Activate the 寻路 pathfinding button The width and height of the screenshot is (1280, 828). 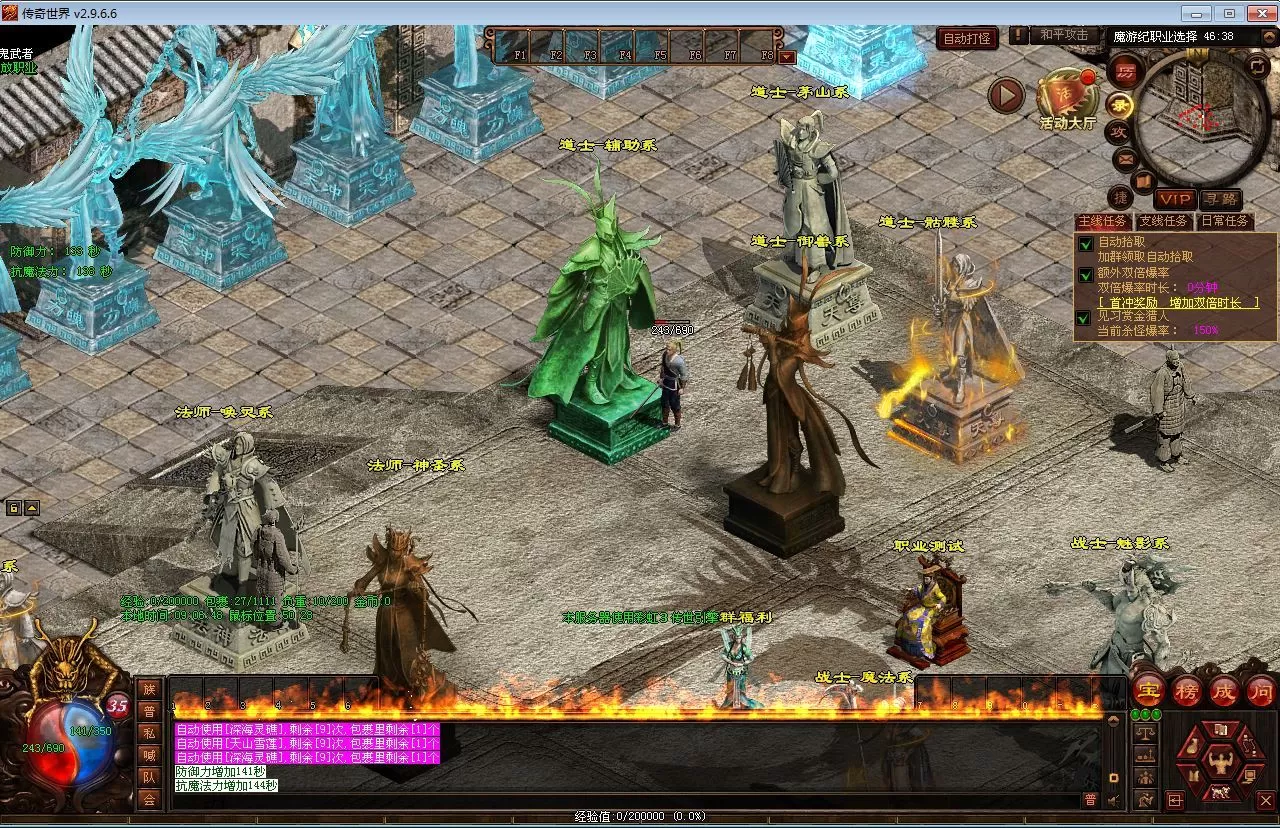tap(1220, 199)
